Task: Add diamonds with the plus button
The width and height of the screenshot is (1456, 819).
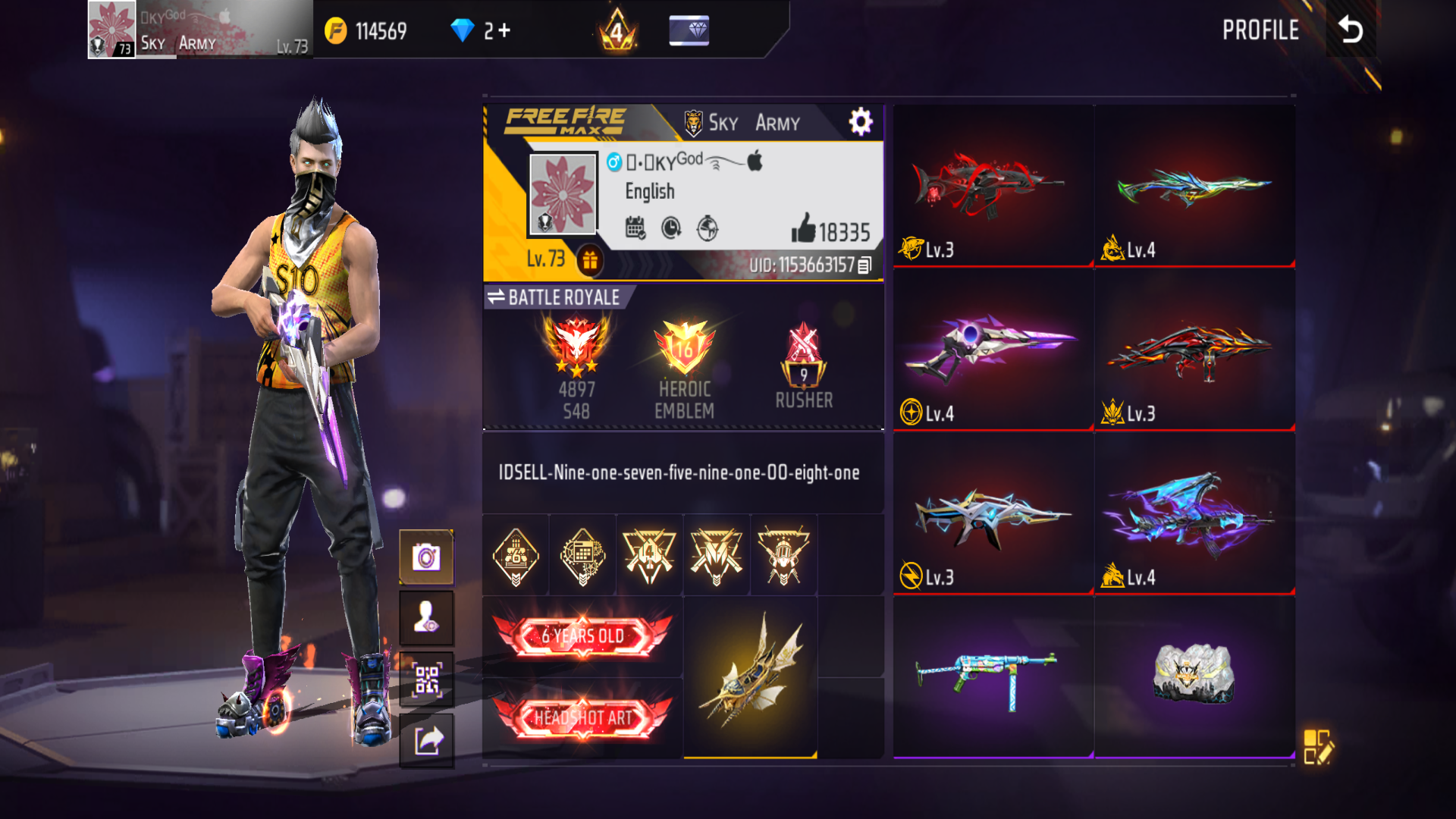Action: pos(505,30)
